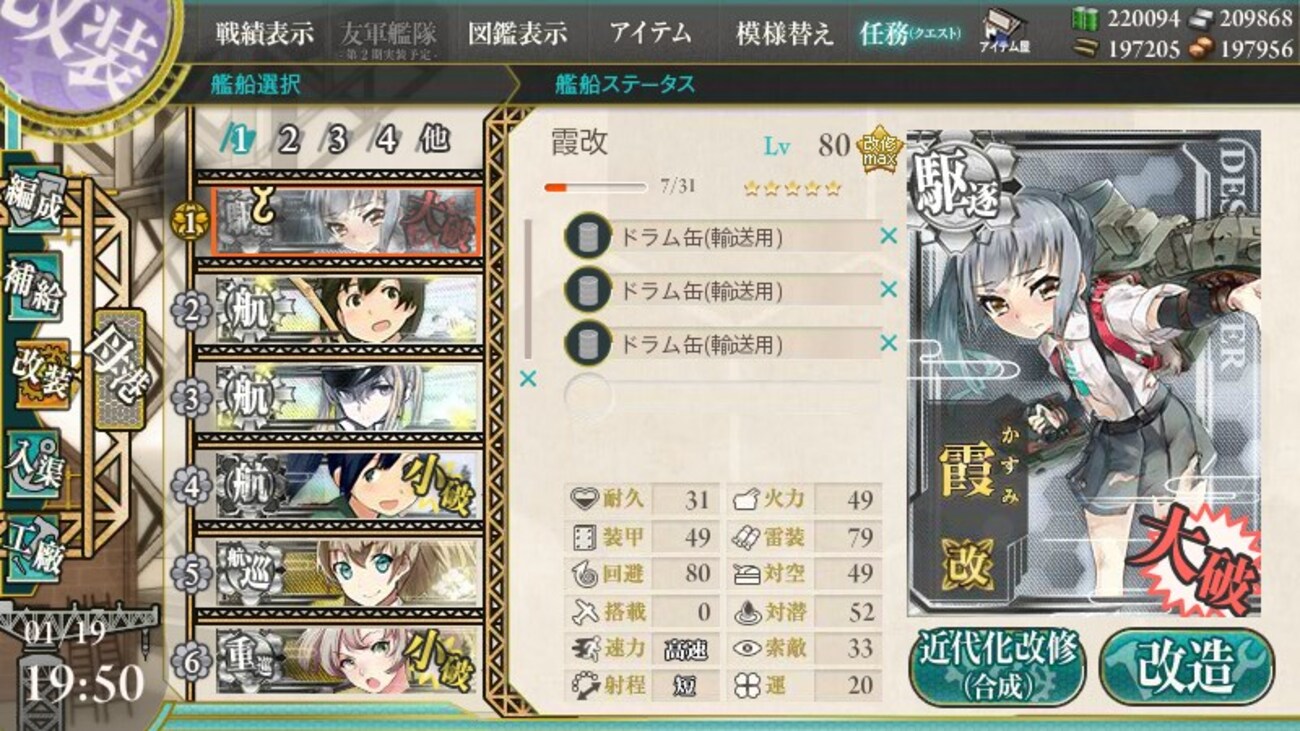Image resolution: width=1300 pixels, height=731 pixels.
Task: Click the 改造 remodel button
Action: click(x=1186, y=665)
